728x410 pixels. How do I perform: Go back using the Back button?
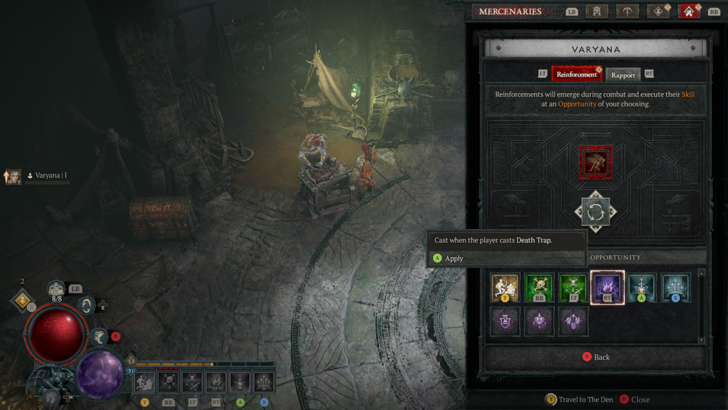tap(596, 357)
